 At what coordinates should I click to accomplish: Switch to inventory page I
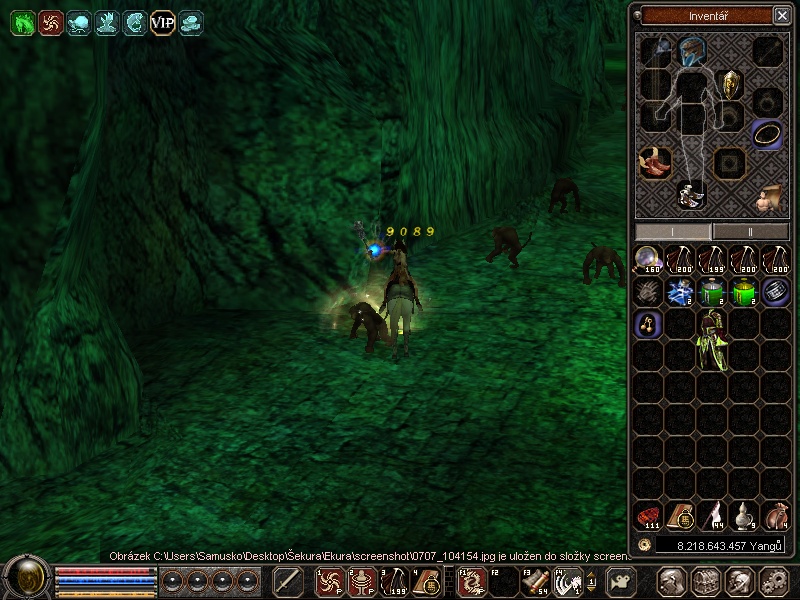[x=673, y=231]
